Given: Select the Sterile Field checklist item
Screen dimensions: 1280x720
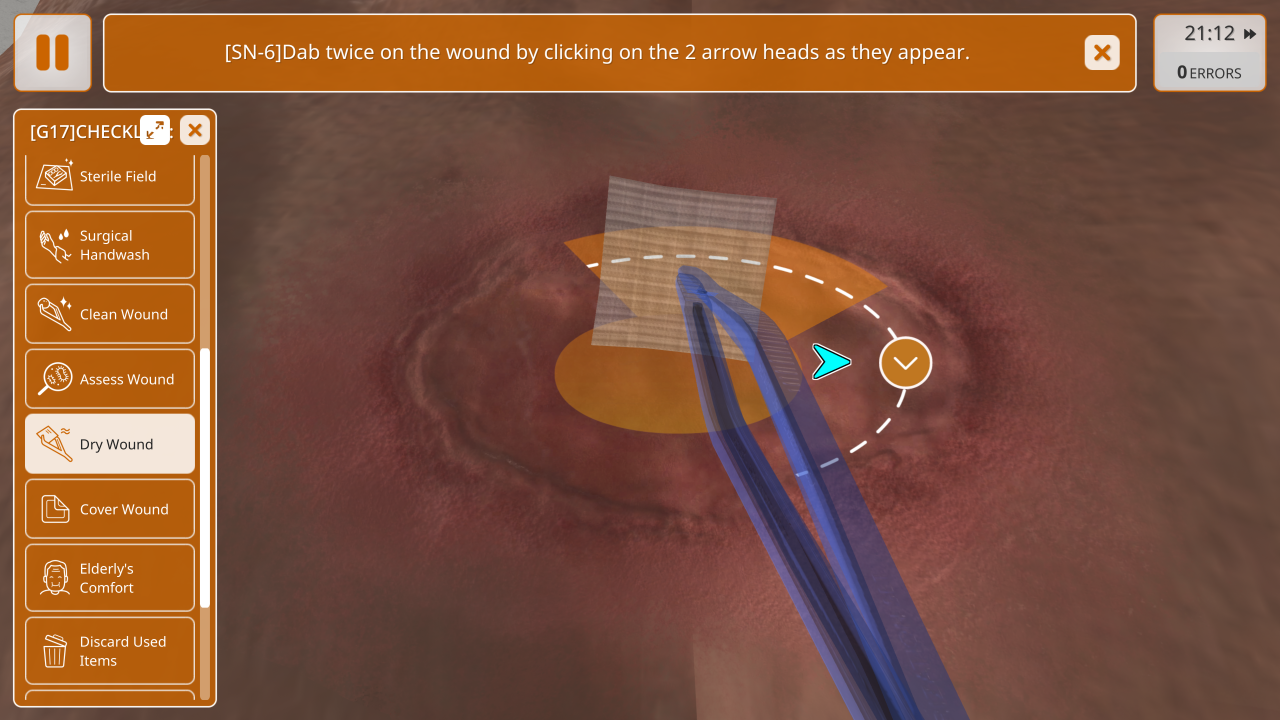Looking at the screenshot, I should 110,177.
